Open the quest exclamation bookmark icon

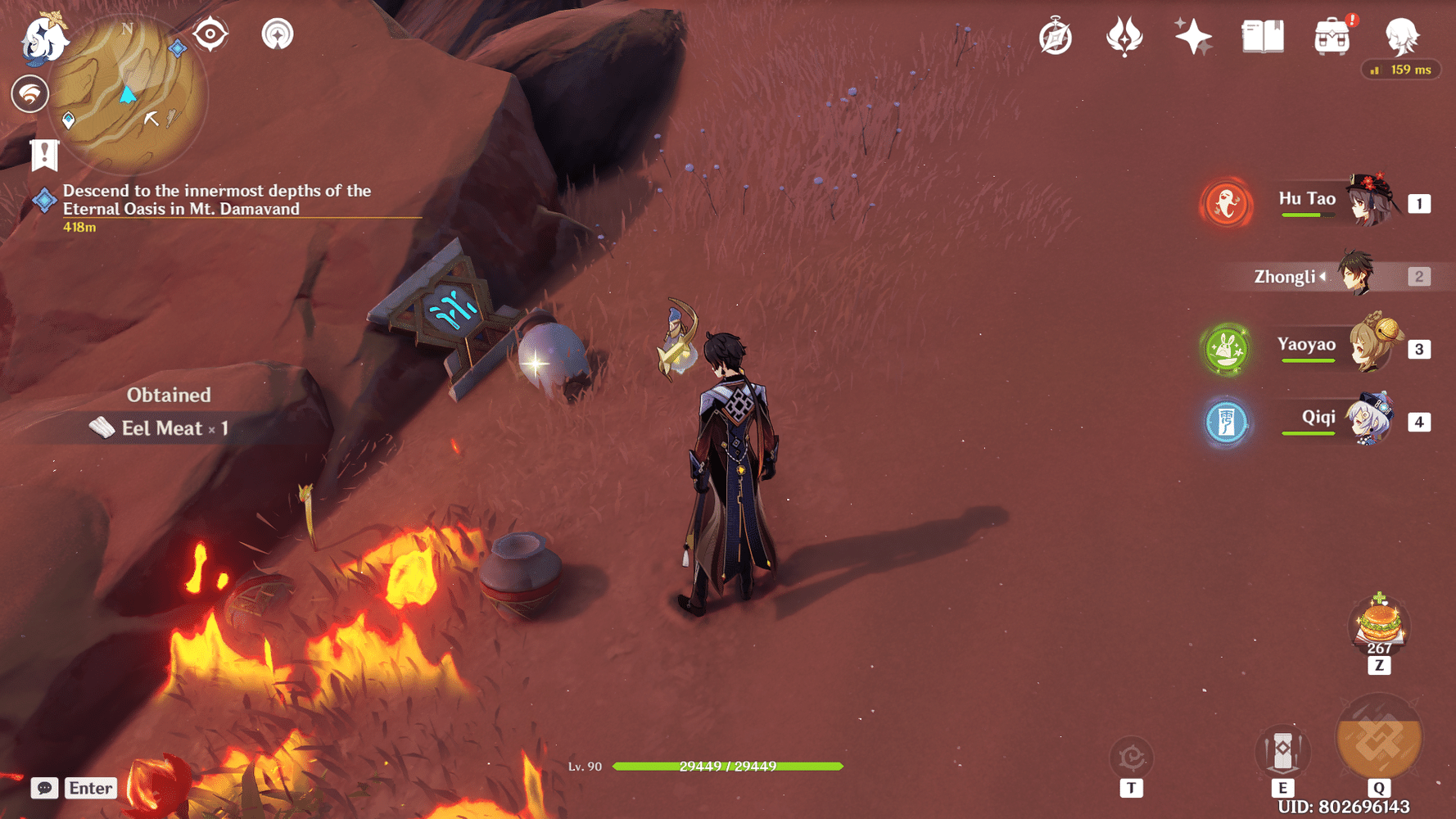click(x=44, y=155)
